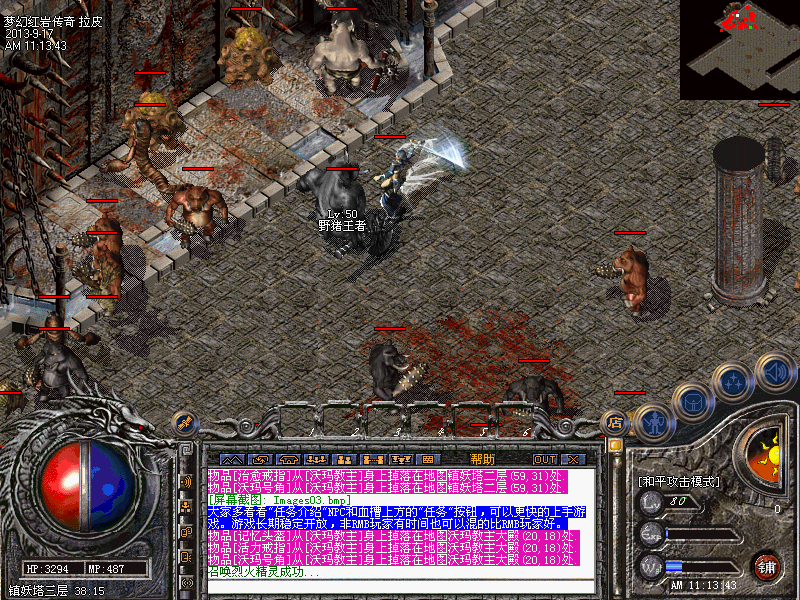Click the OUT logout button
Screen dimensions: 800x600
coord(544,459)
